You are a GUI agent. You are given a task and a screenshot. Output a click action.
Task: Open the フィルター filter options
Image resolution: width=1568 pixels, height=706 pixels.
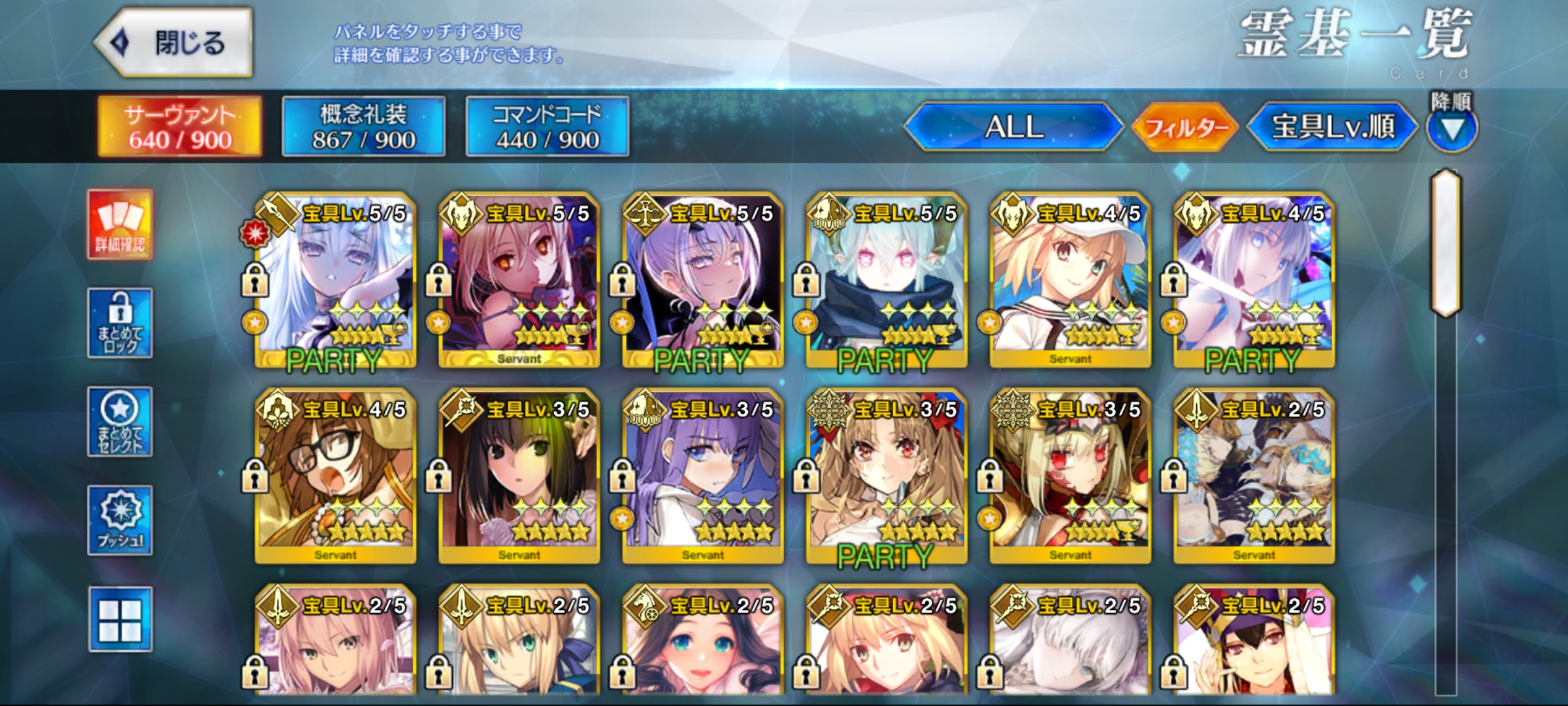(1185, 127)
